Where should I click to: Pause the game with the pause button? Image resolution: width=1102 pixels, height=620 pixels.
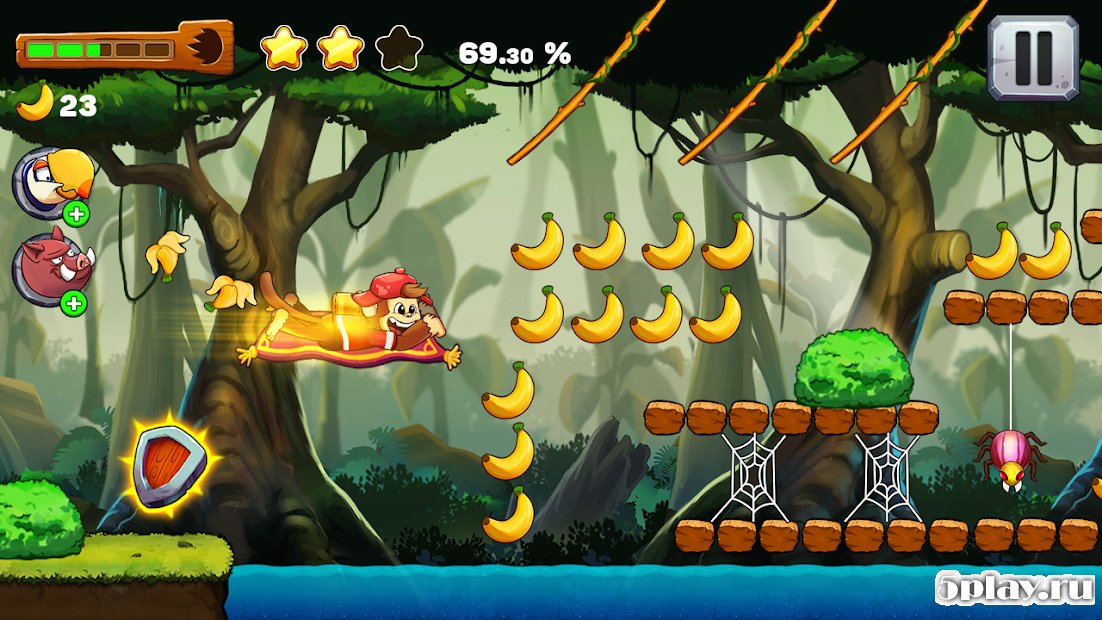tap(1033, 57)
